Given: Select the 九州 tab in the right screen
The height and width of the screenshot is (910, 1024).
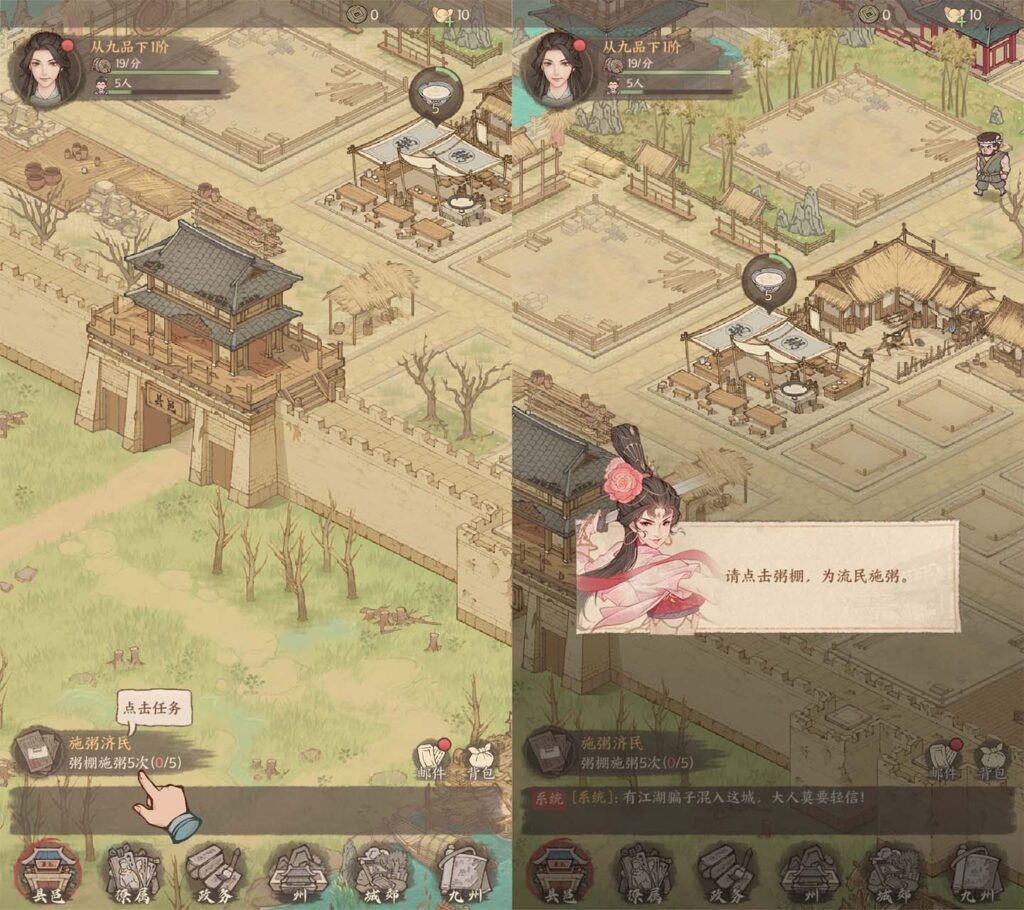Looking at the screenshot, I should click(x=971, y=871).
